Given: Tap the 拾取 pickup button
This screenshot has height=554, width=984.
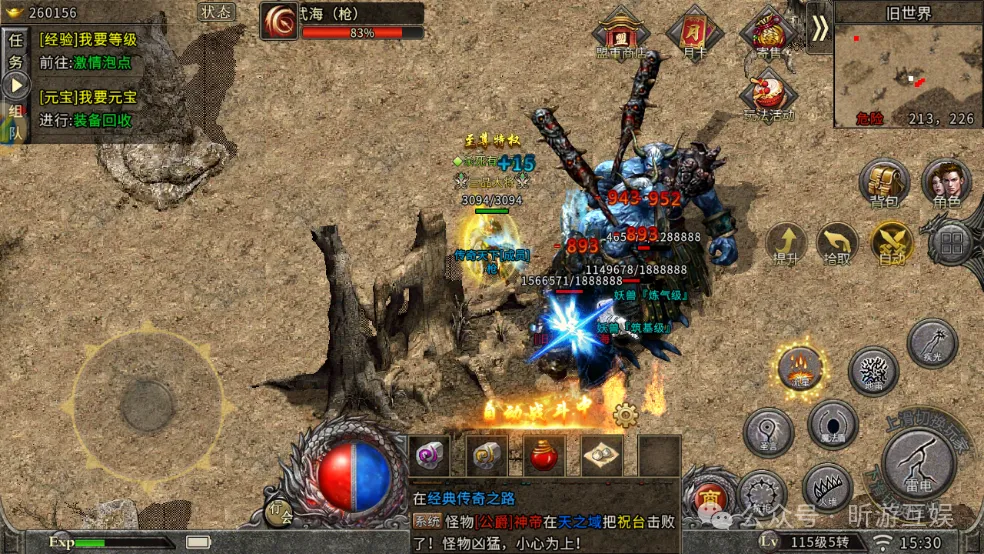Looking at the screenshot, I should pos(838,243).
